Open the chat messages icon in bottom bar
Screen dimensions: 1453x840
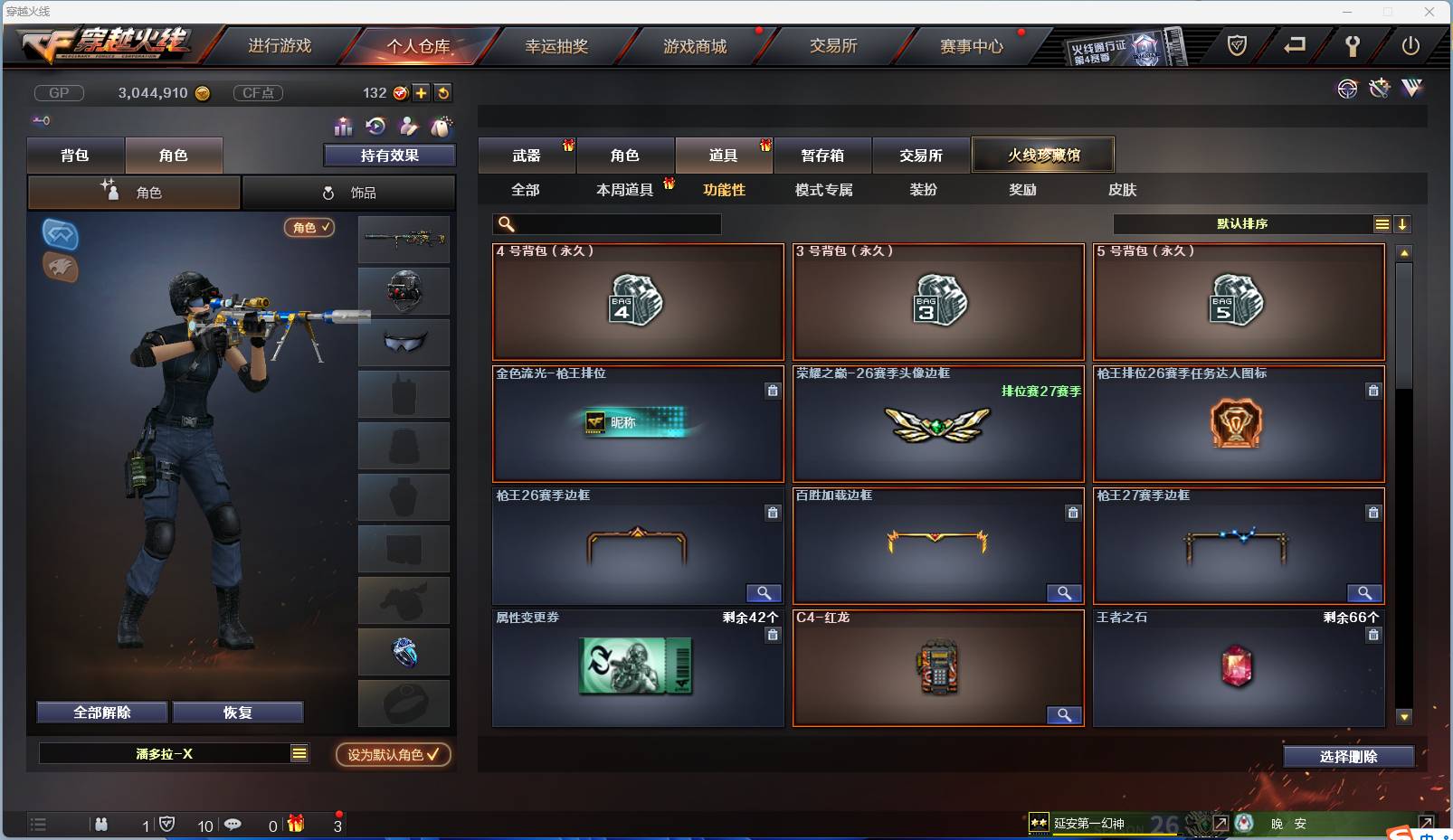click(x=233, y=825)
